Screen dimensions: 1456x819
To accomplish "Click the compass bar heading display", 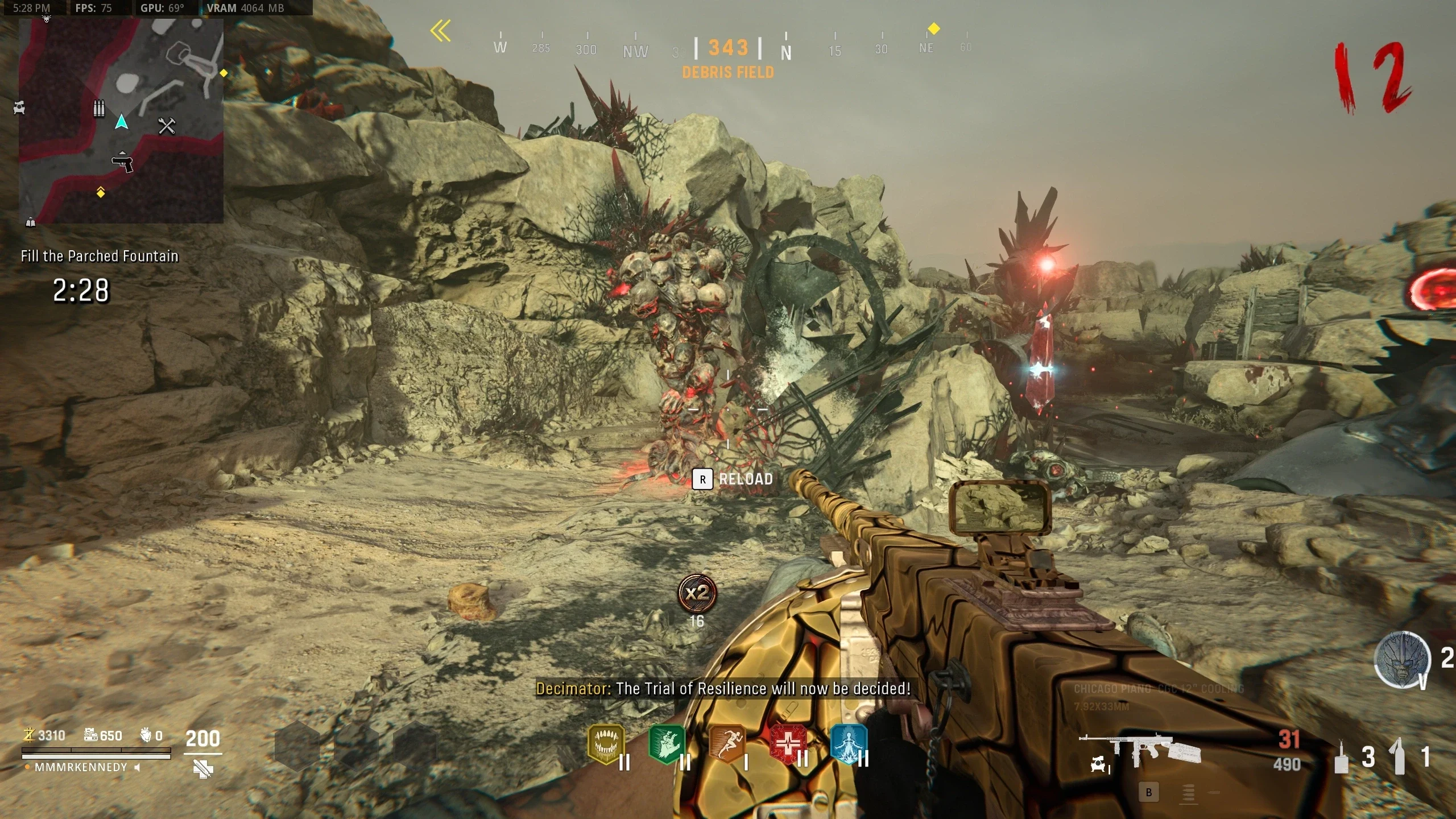I will 728,48.
